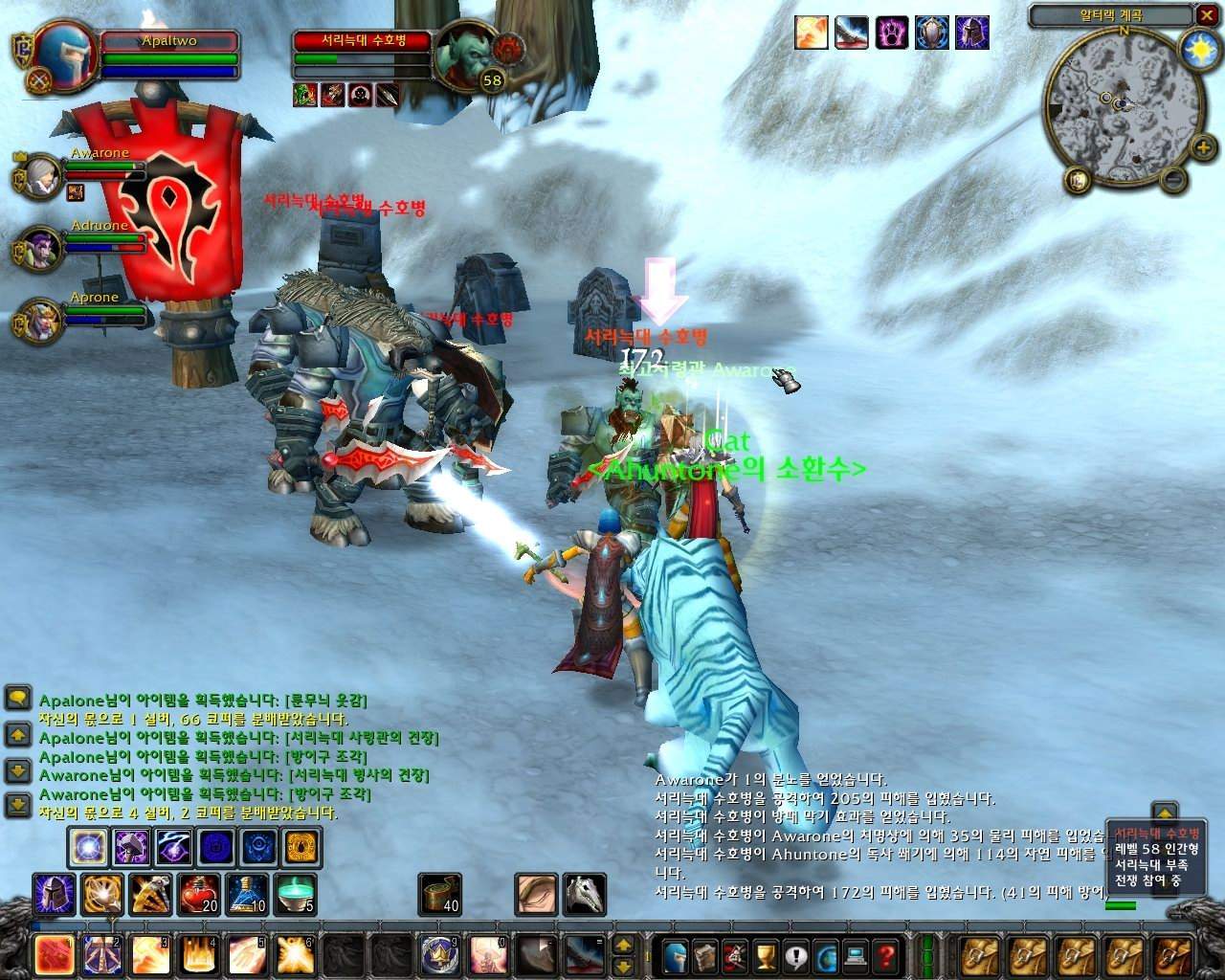Viewport: 1225px width, 980px height.
Task: Open the character info helmet button
Action: click(676, 954)
